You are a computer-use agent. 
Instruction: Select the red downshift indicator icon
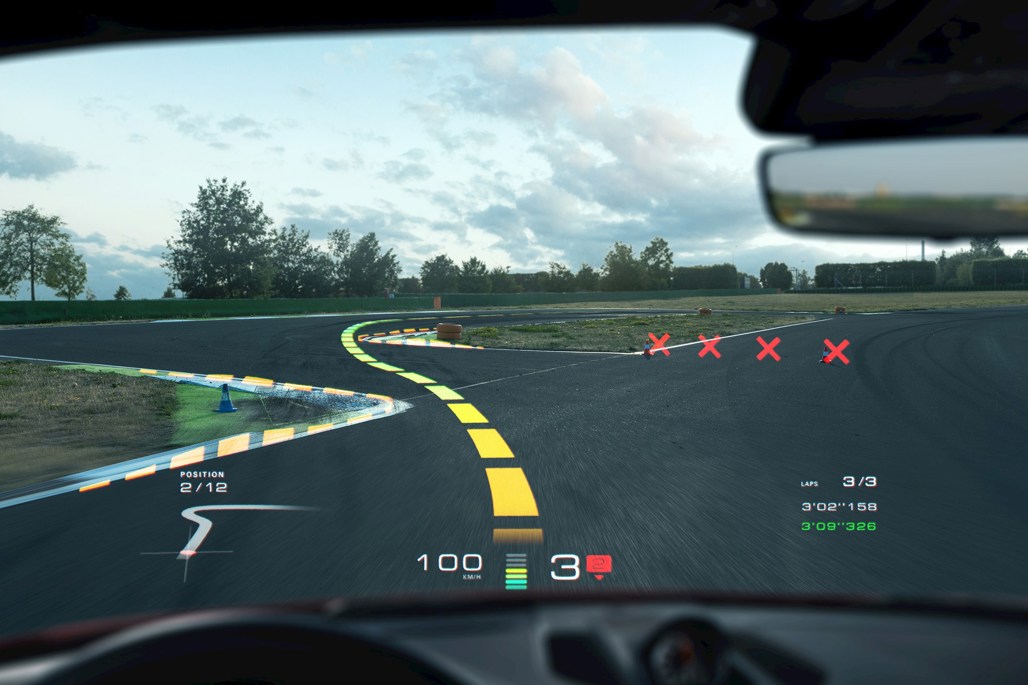tap(599, 566)
